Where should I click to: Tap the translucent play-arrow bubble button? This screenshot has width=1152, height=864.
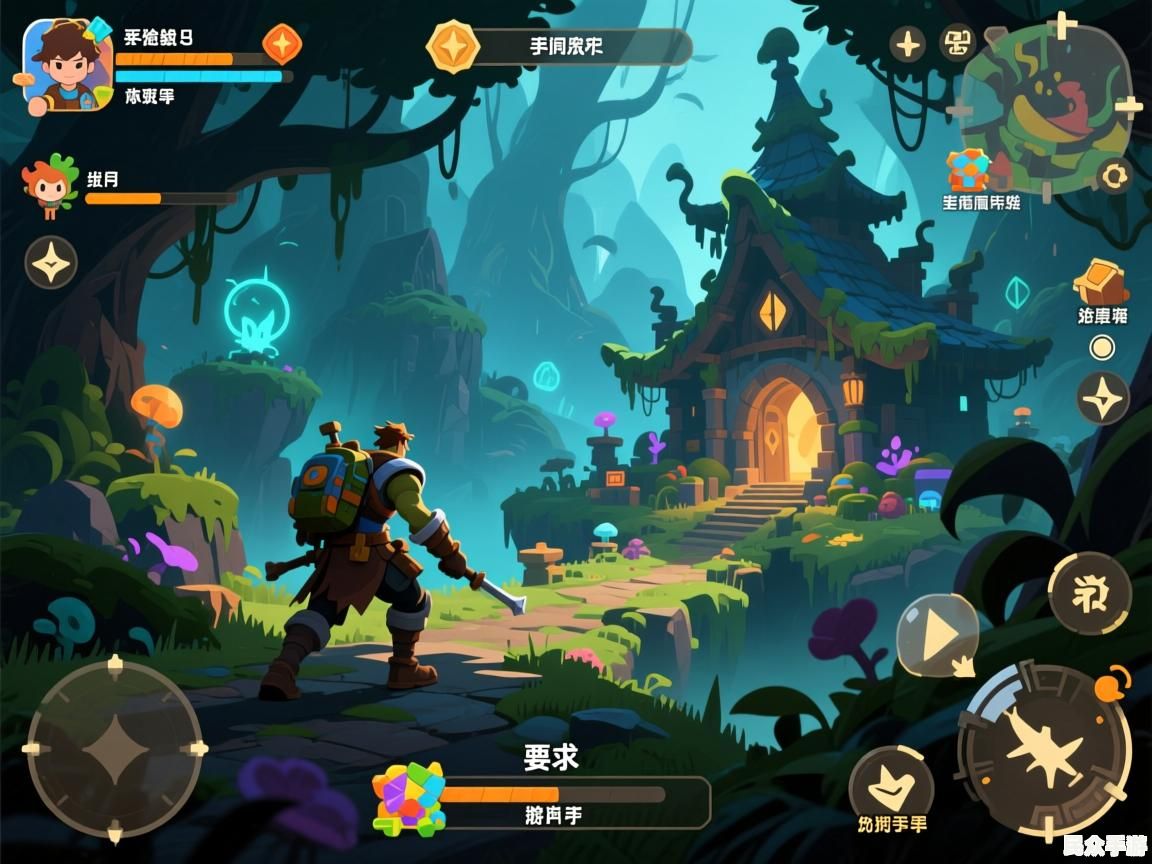(936, 636)
